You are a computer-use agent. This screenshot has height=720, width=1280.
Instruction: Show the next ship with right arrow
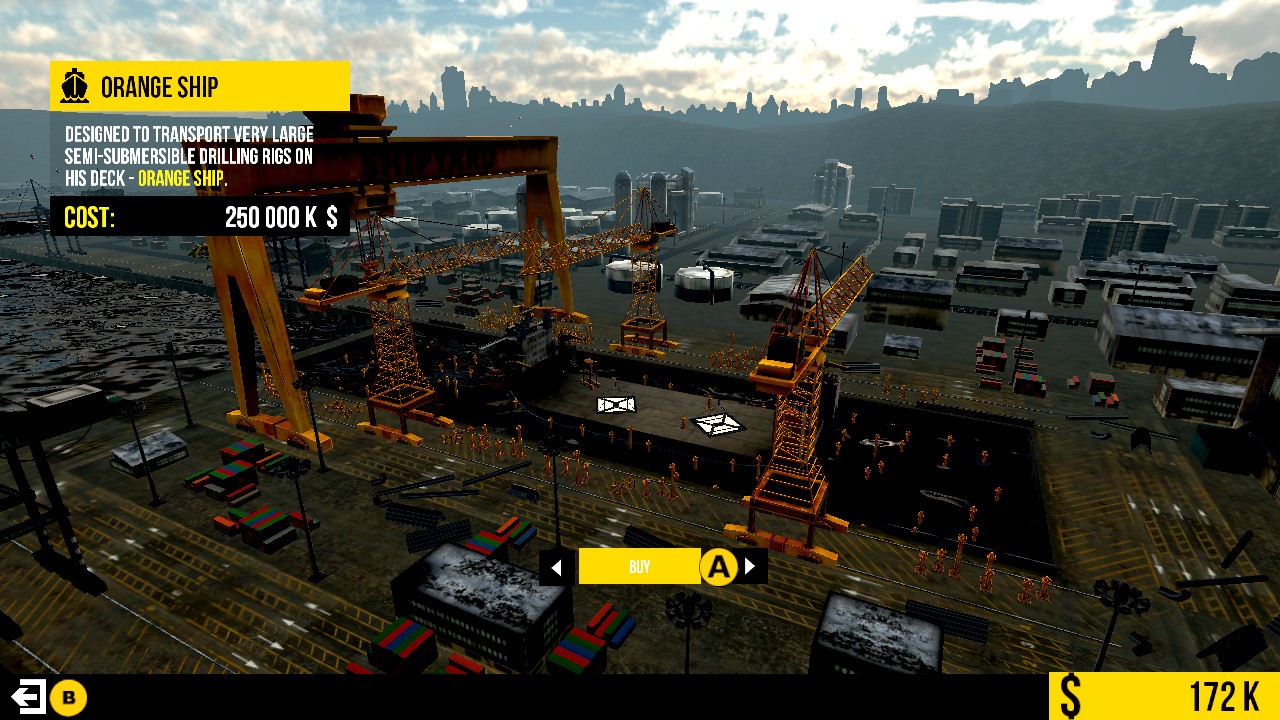751,567
